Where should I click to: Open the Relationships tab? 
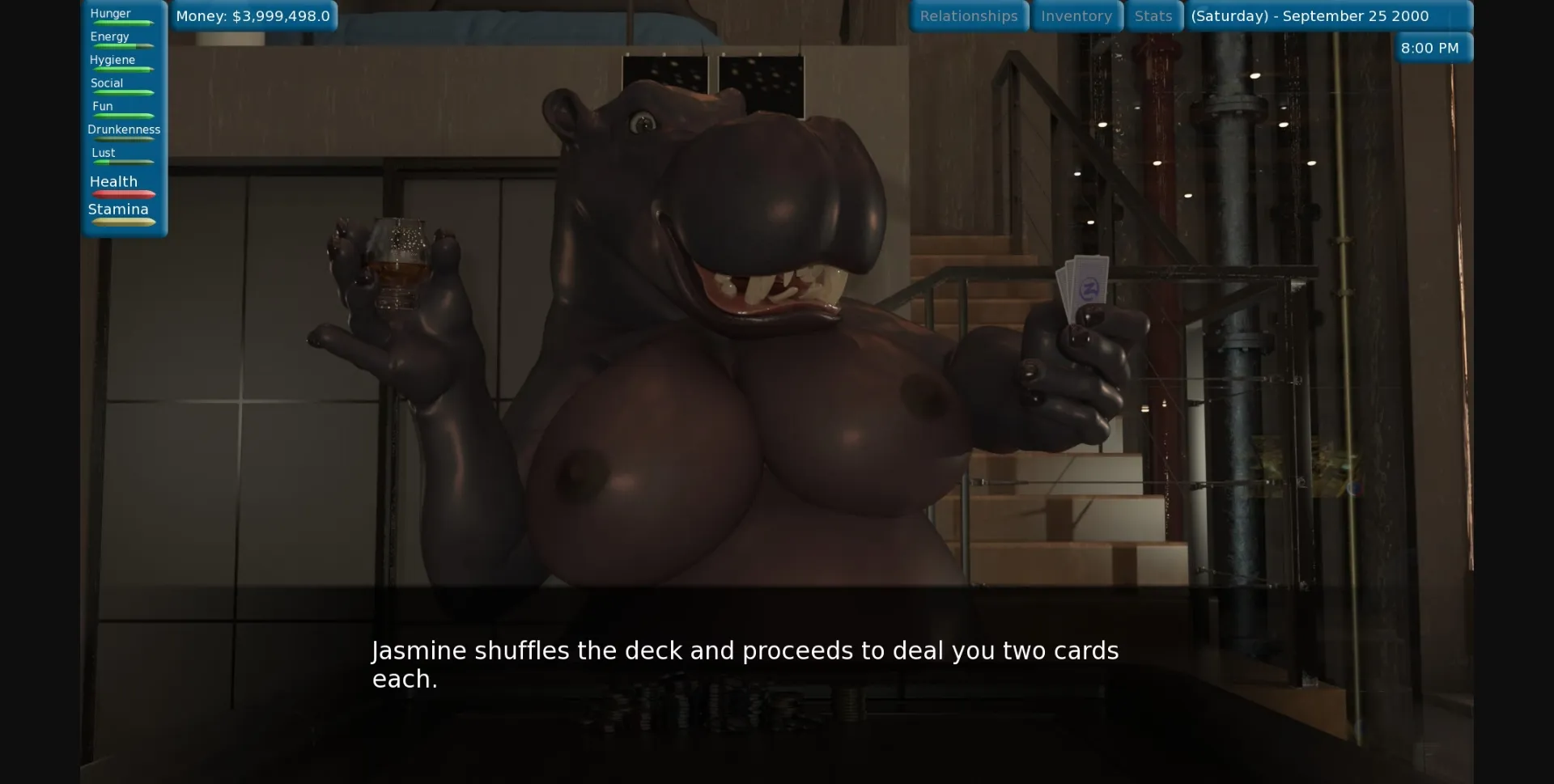(x=969, y=15)
